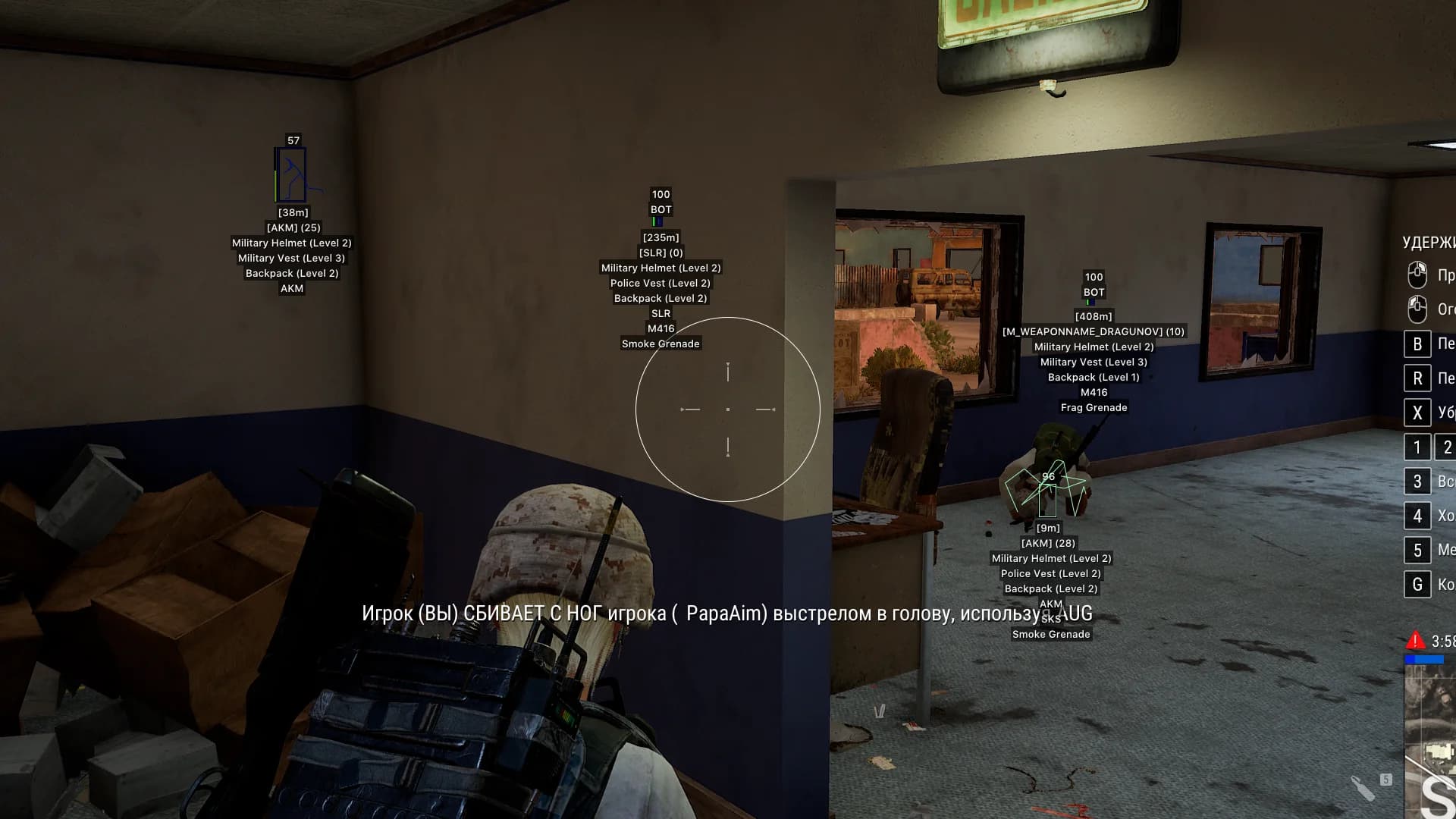Click the [38m] distance tag on the left player
Screen dimensions: 1456x819
click(292, 213)
